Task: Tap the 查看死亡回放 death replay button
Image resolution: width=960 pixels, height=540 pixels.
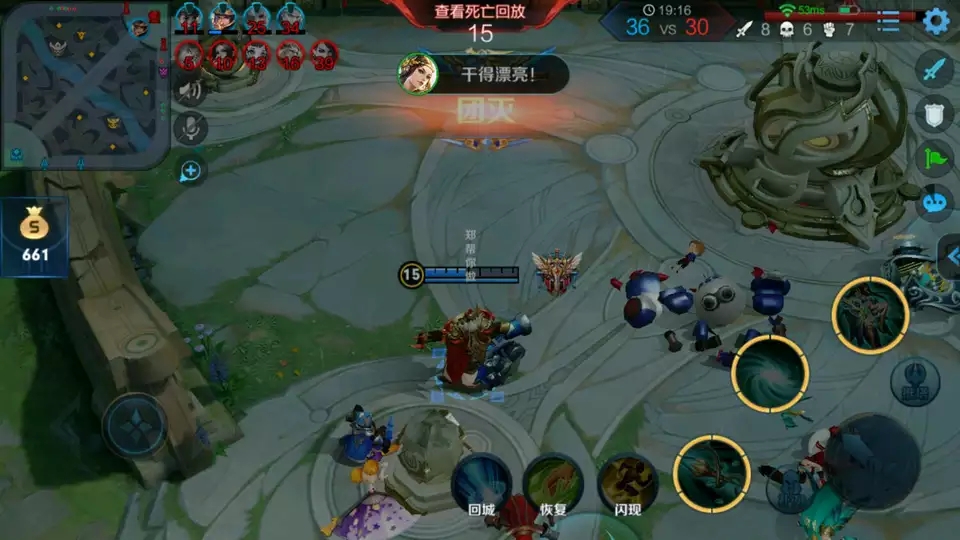Action: [480, 13]
